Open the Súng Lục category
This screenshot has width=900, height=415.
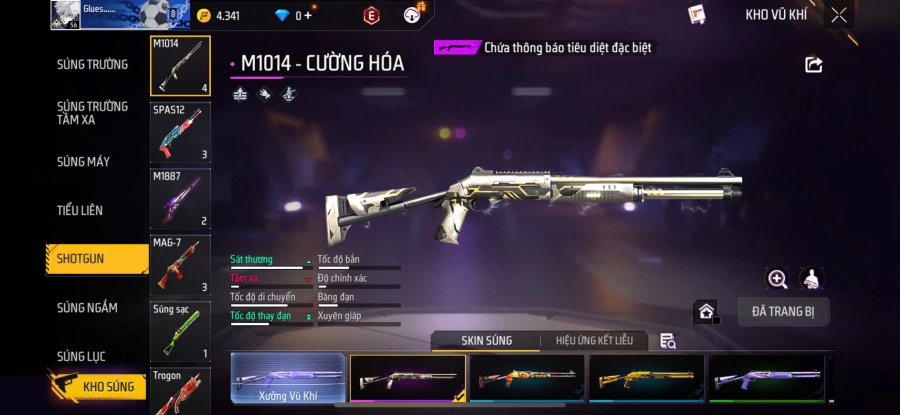point(81,356)
